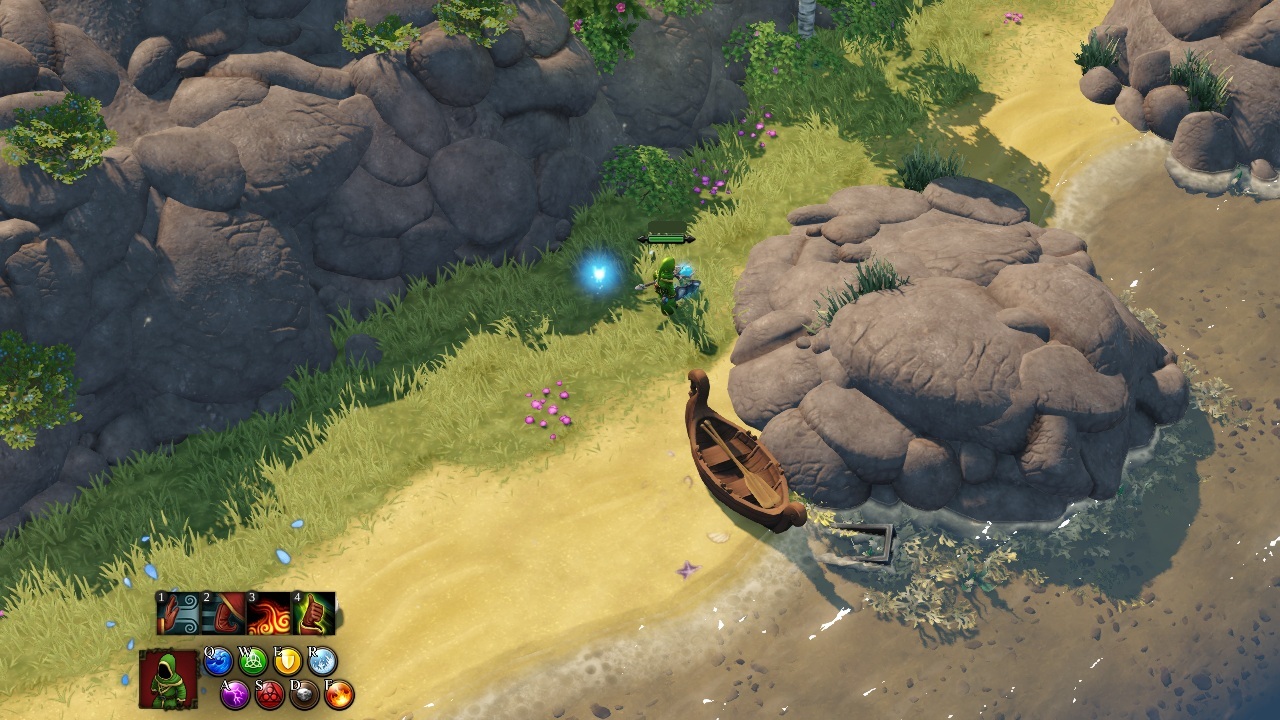1280x720 pixels.
Task: Select the red Arcane element orb
Action: (270, 694)
